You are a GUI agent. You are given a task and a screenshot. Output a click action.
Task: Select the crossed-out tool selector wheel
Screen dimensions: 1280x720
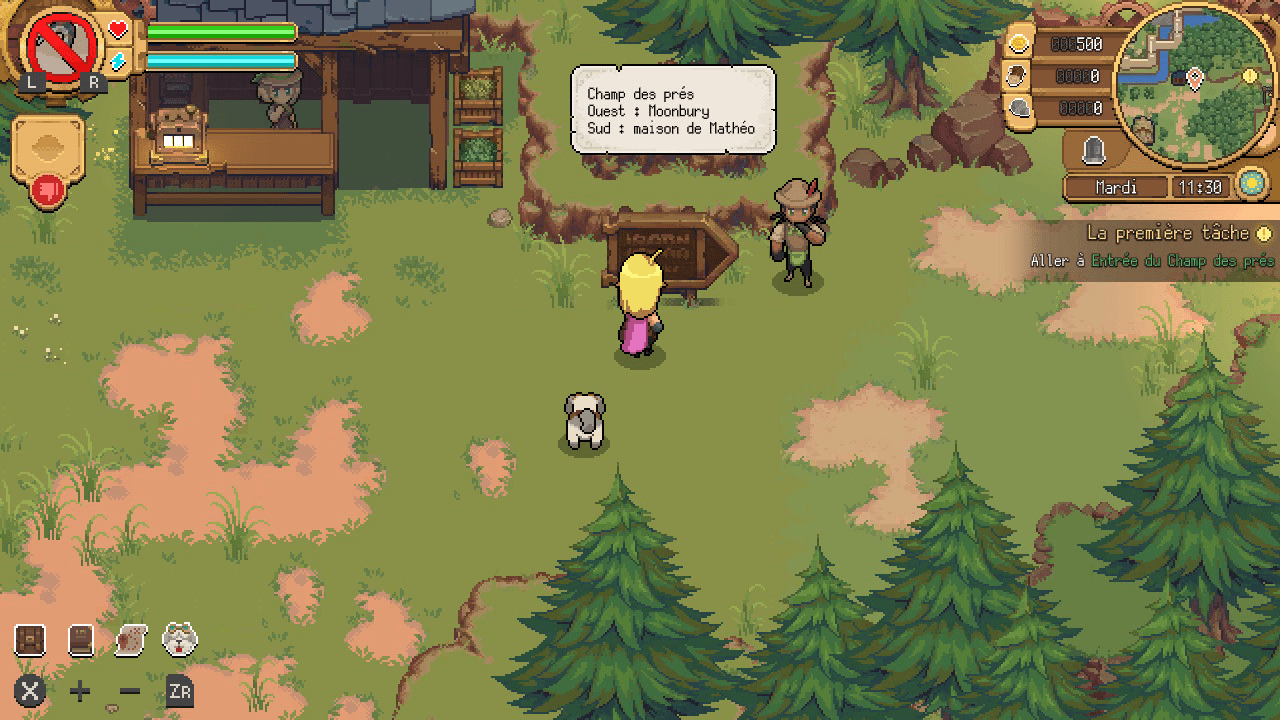point(62,45)
